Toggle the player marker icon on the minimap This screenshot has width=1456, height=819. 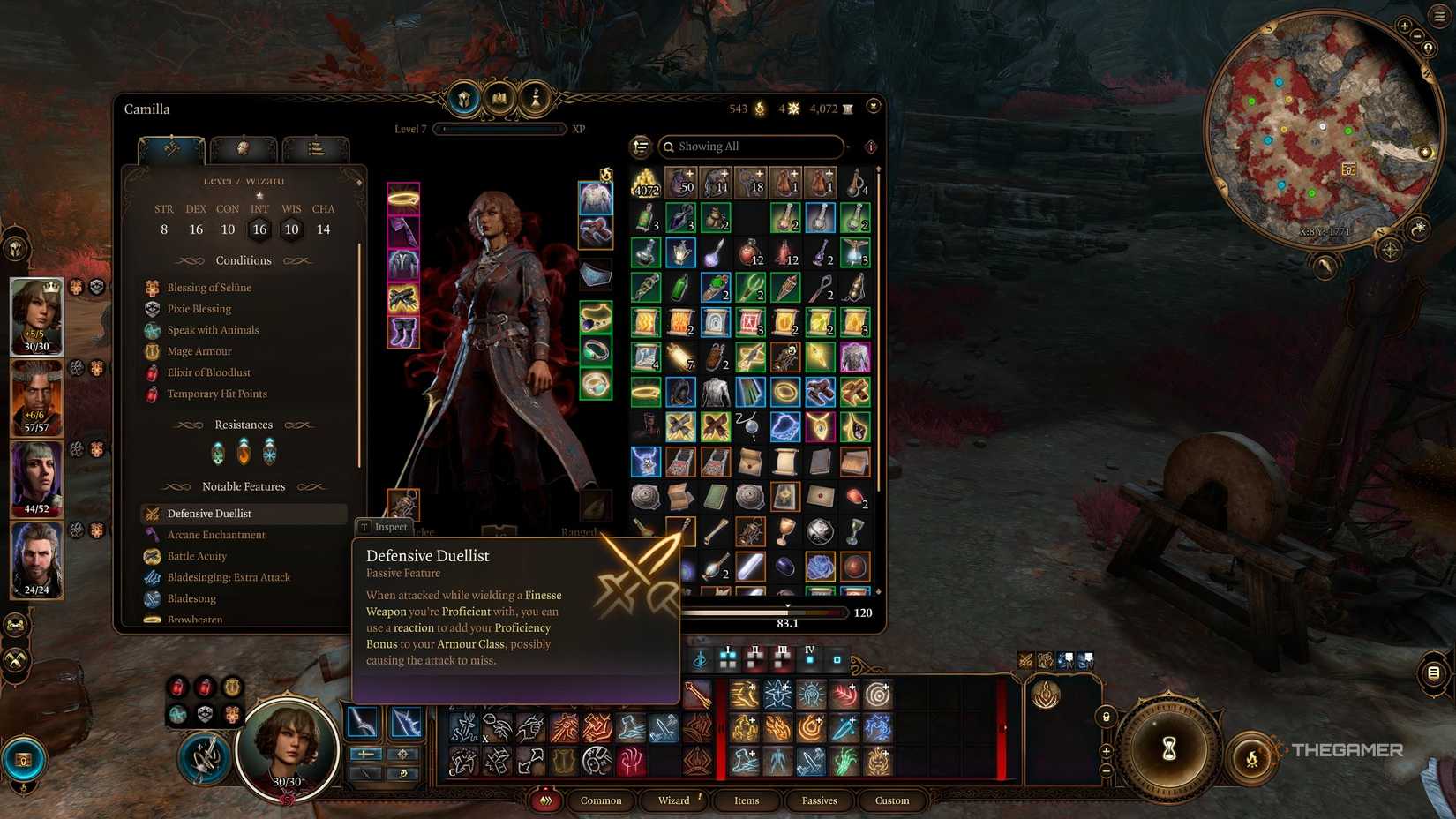tap(1428, 49)
